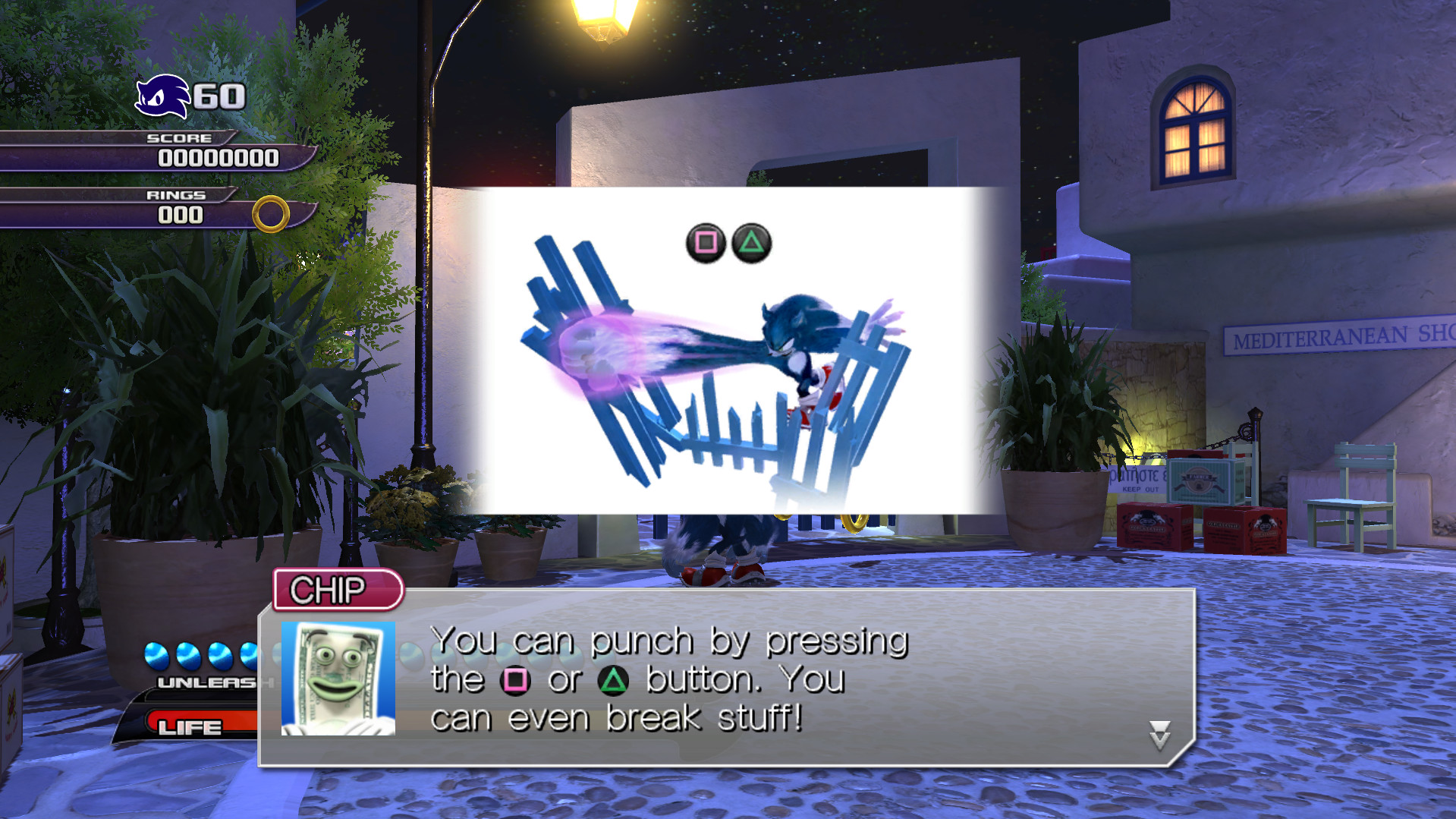Click the downward advance arrow in the dialogue box
This screenshot has width=1456, height=819.
pyautogui.click(x=1159, y=735)
